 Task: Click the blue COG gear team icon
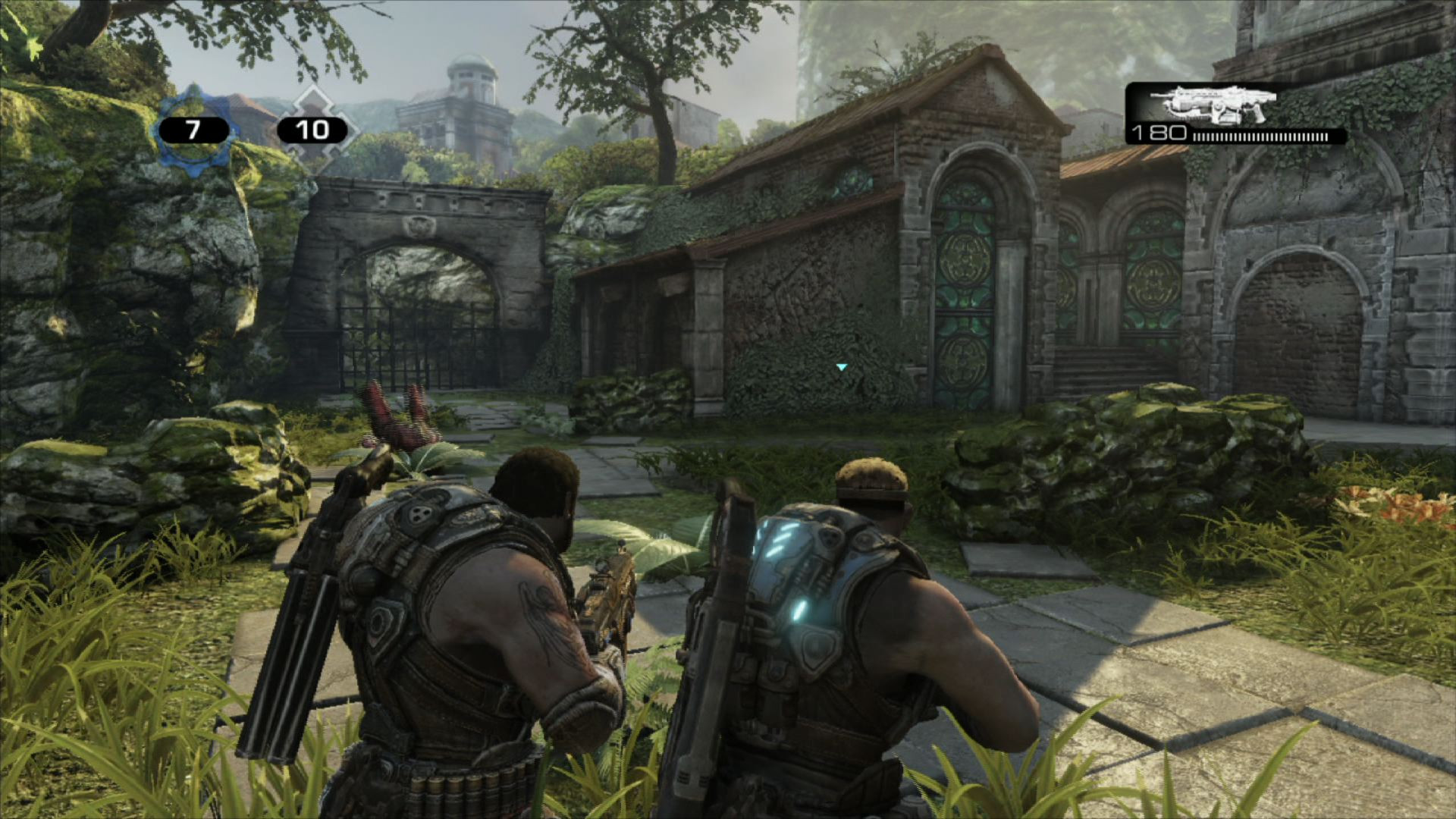(193, 130)
